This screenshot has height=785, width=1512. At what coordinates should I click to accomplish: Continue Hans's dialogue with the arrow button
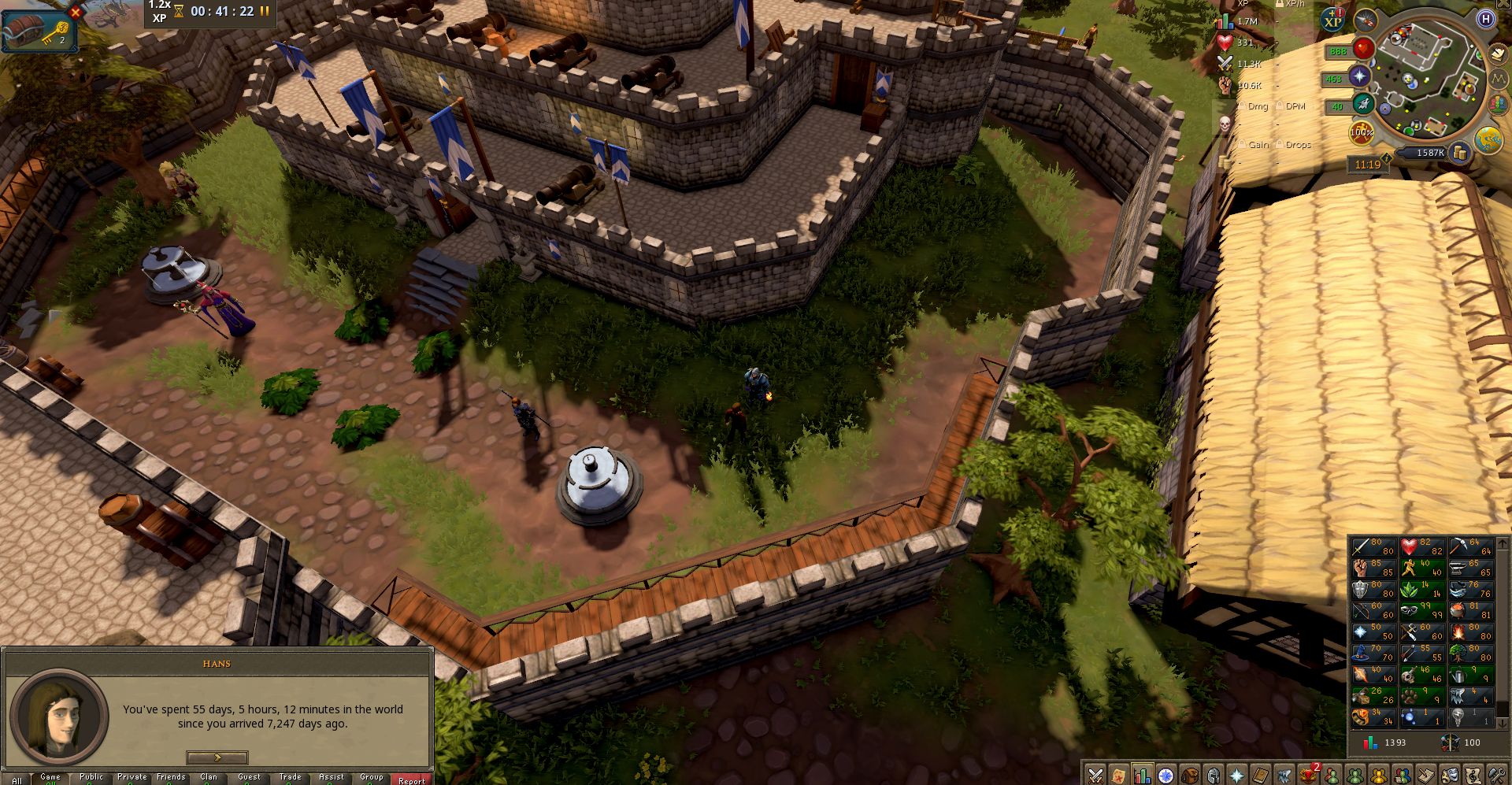point(217,757)
